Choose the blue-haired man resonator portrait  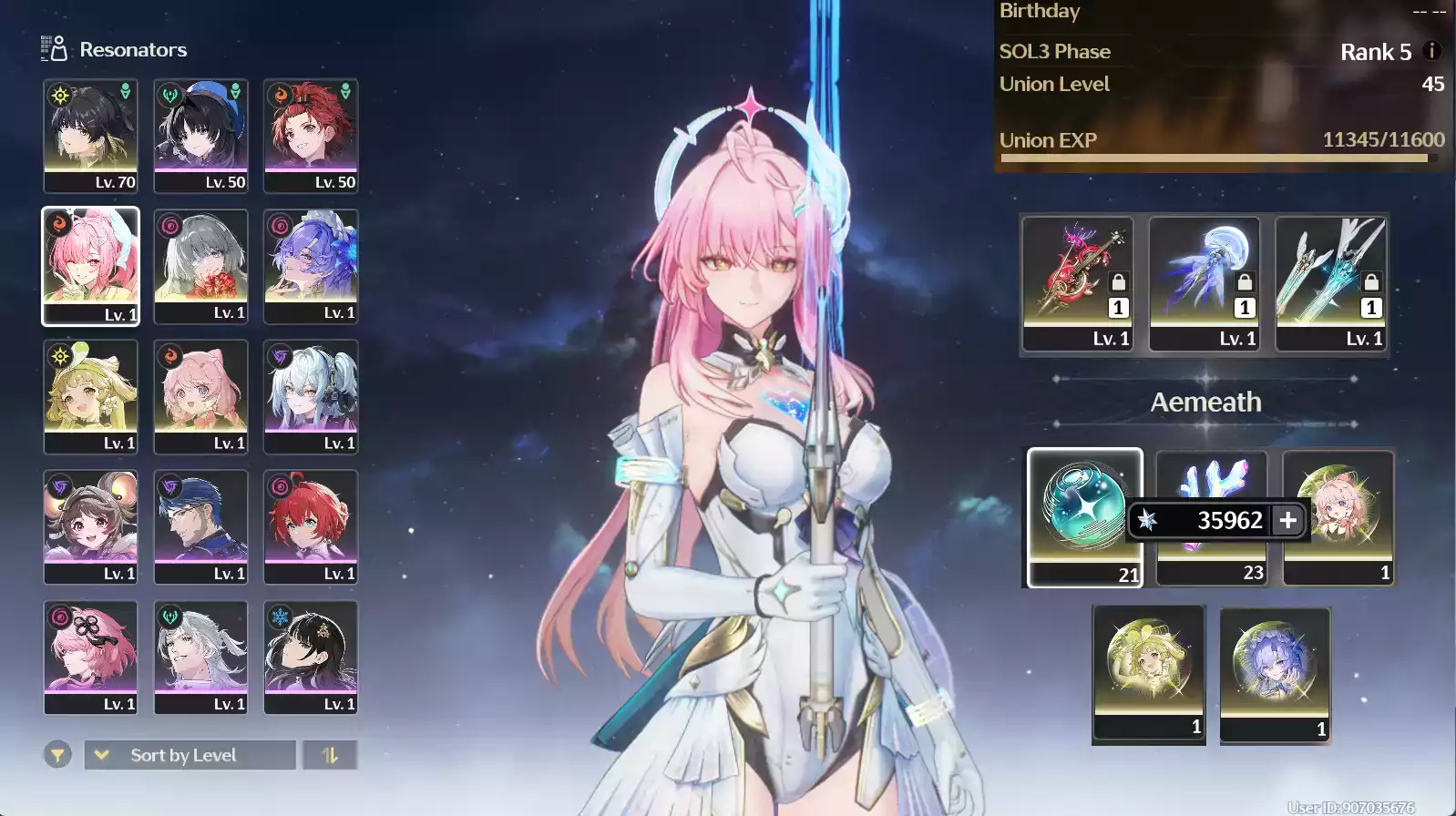pos(200,526)
